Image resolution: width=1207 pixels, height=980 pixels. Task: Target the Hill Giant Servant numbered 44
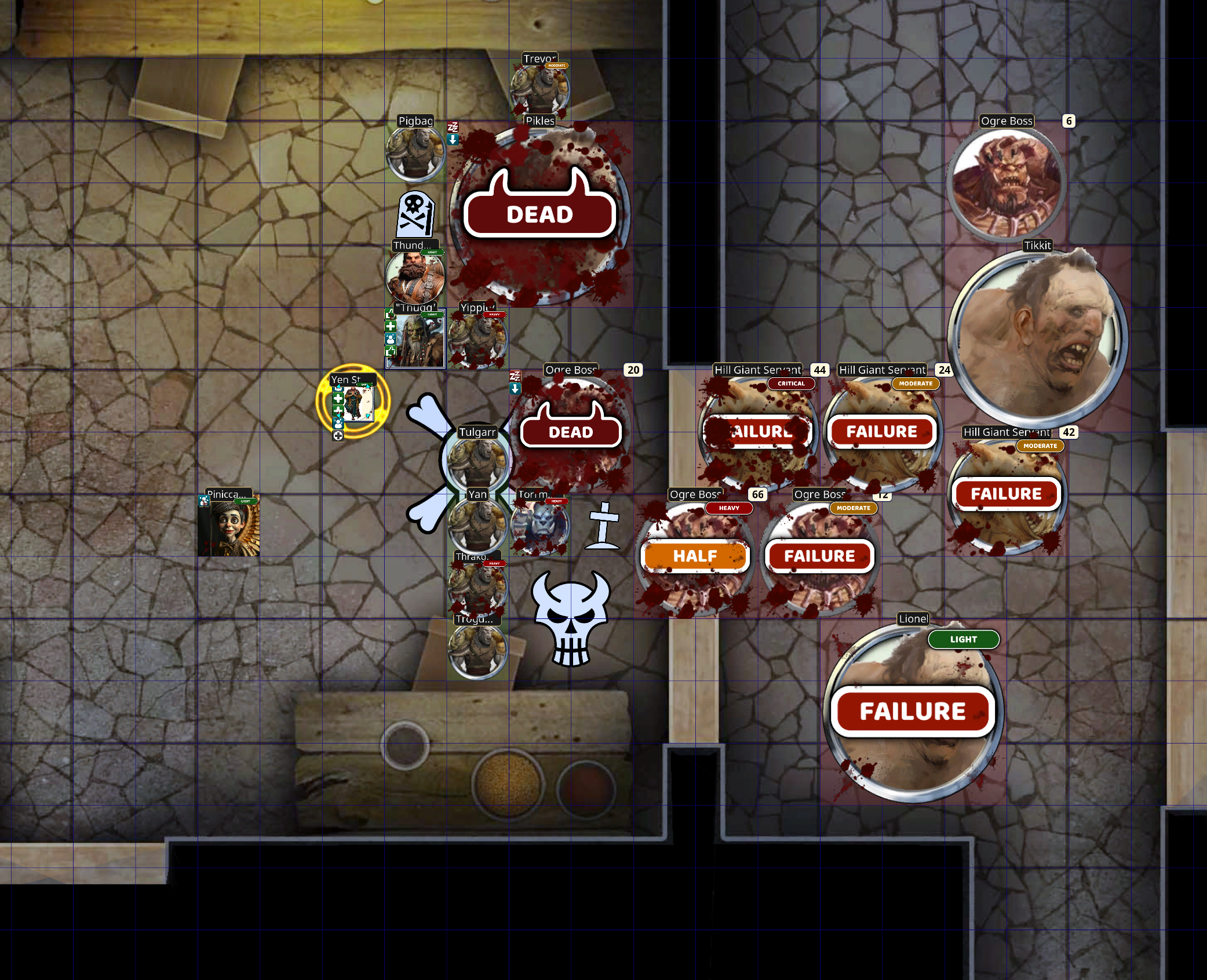pyautogui.click(x=757, y=432)
